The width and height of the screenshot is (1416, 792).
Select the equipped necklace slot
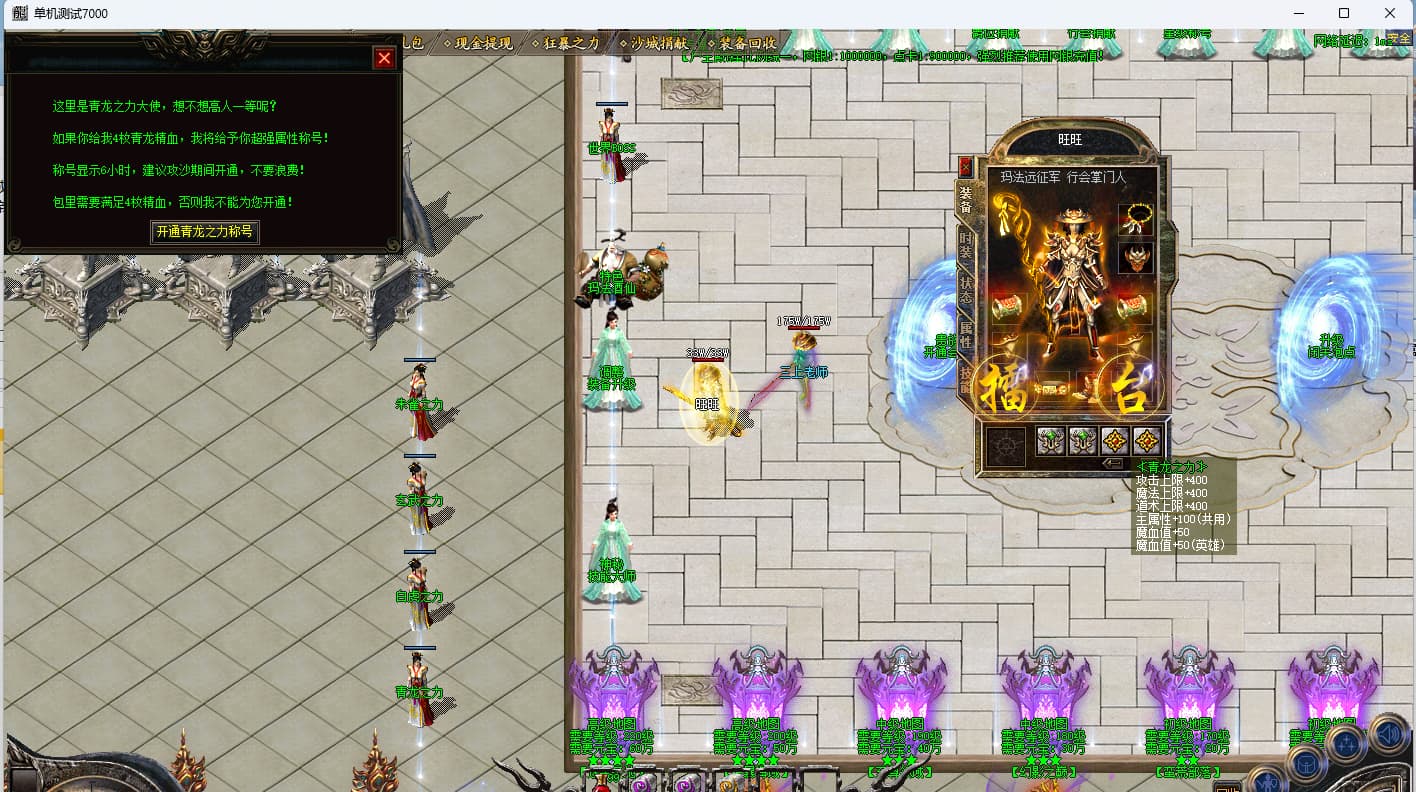[1135, 220]
